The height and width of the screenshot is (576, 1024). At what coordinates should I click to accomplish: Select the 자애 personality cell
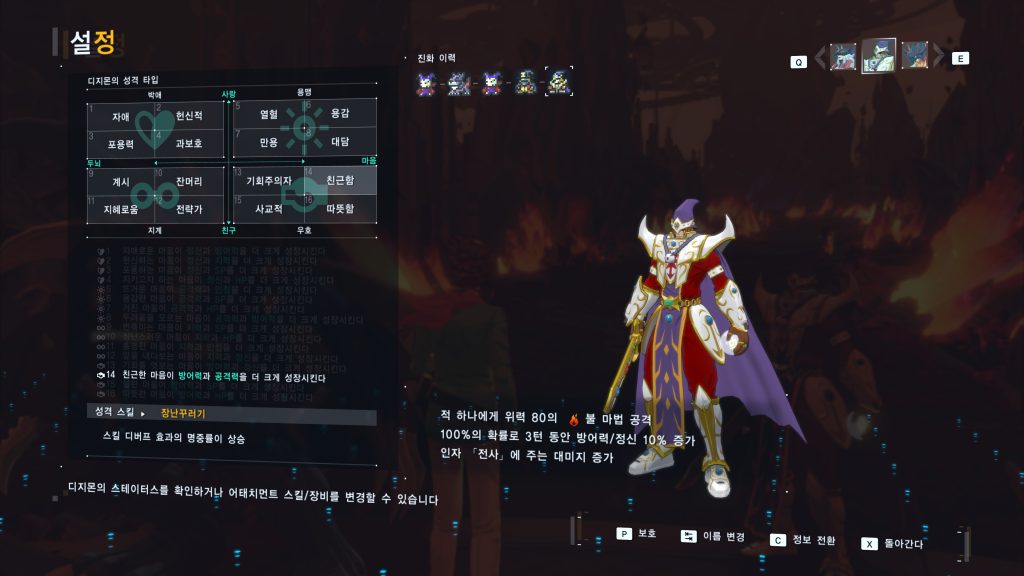point(121,116)
